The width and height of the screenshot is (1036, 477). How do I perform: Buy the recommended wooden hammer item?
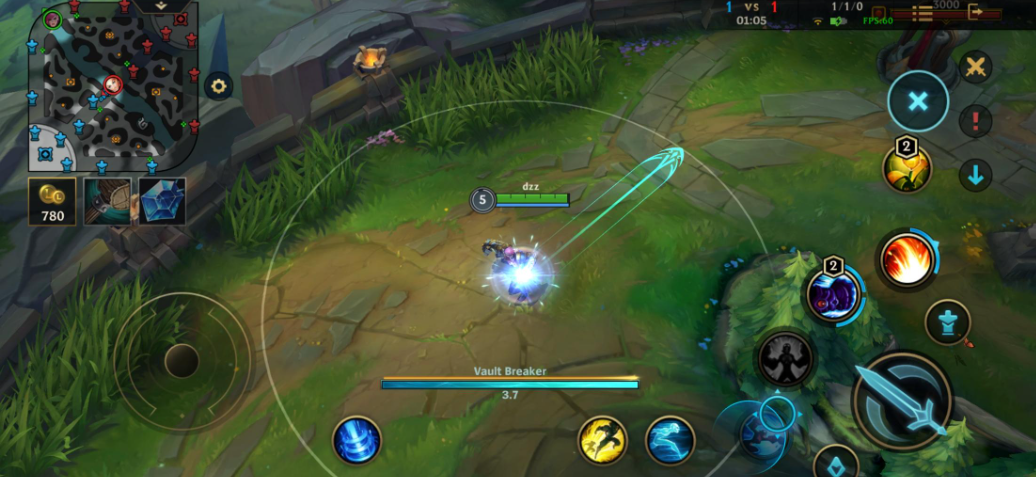tap(107, 201)
